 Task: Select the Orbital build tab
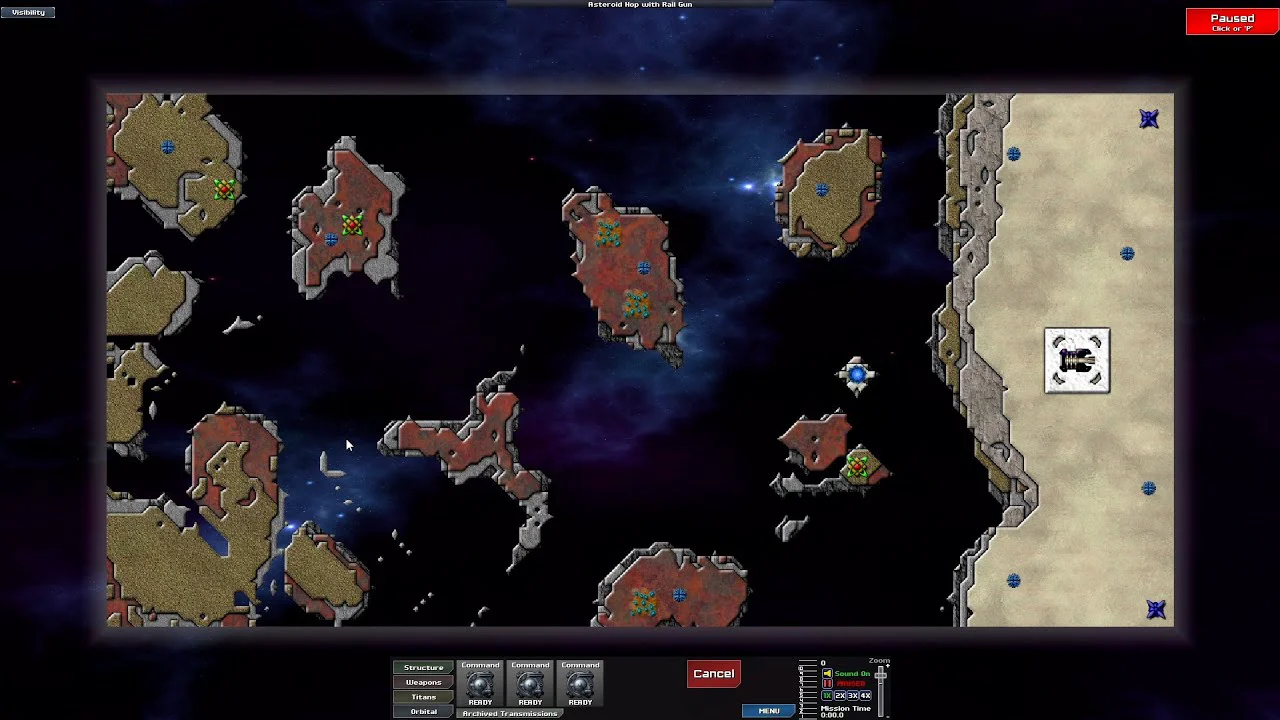(x=423, y=712)
